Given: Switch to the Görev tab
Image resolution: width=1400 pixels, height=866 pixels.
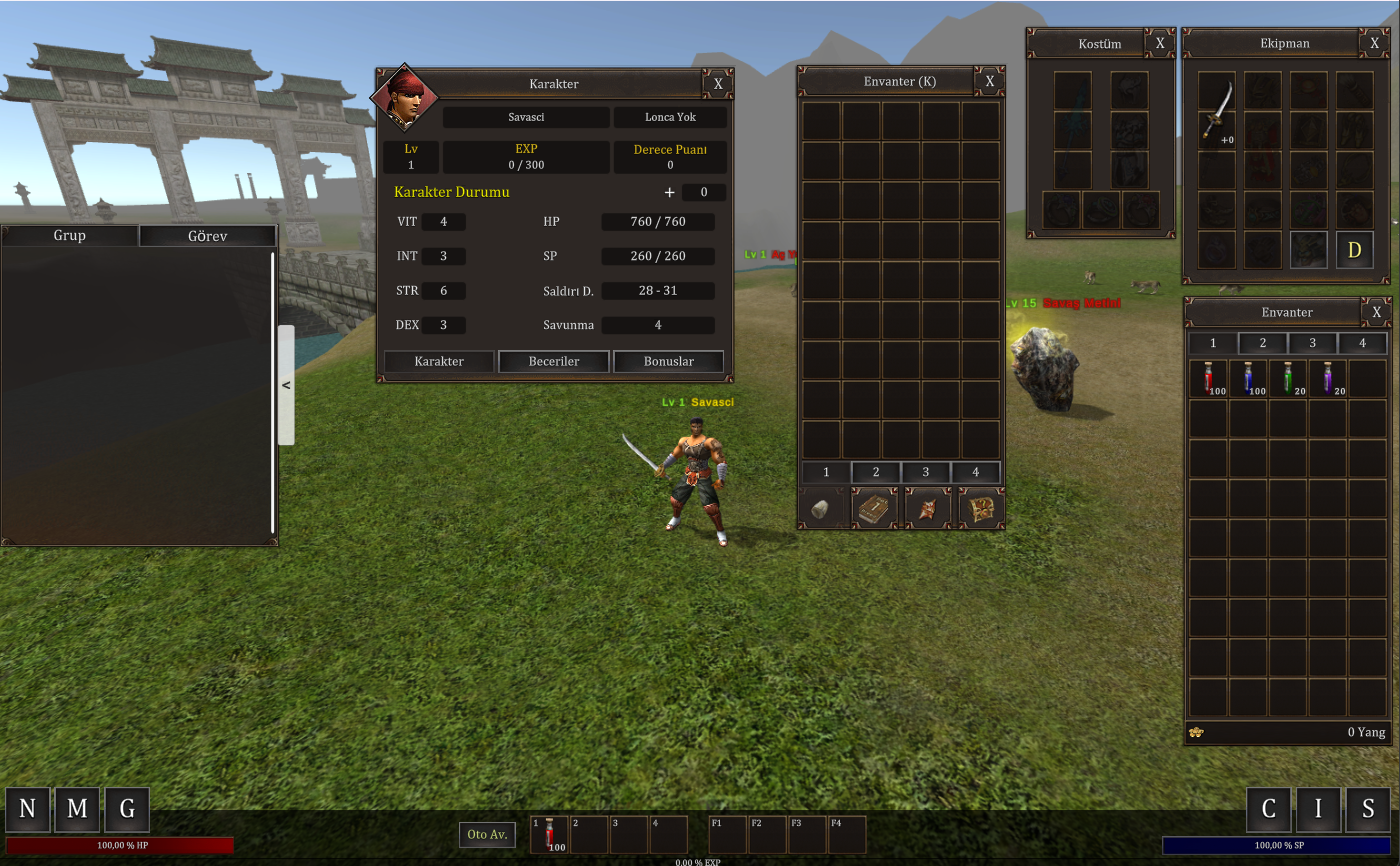Looking at the screenshot, I should (x=207, y=236).
